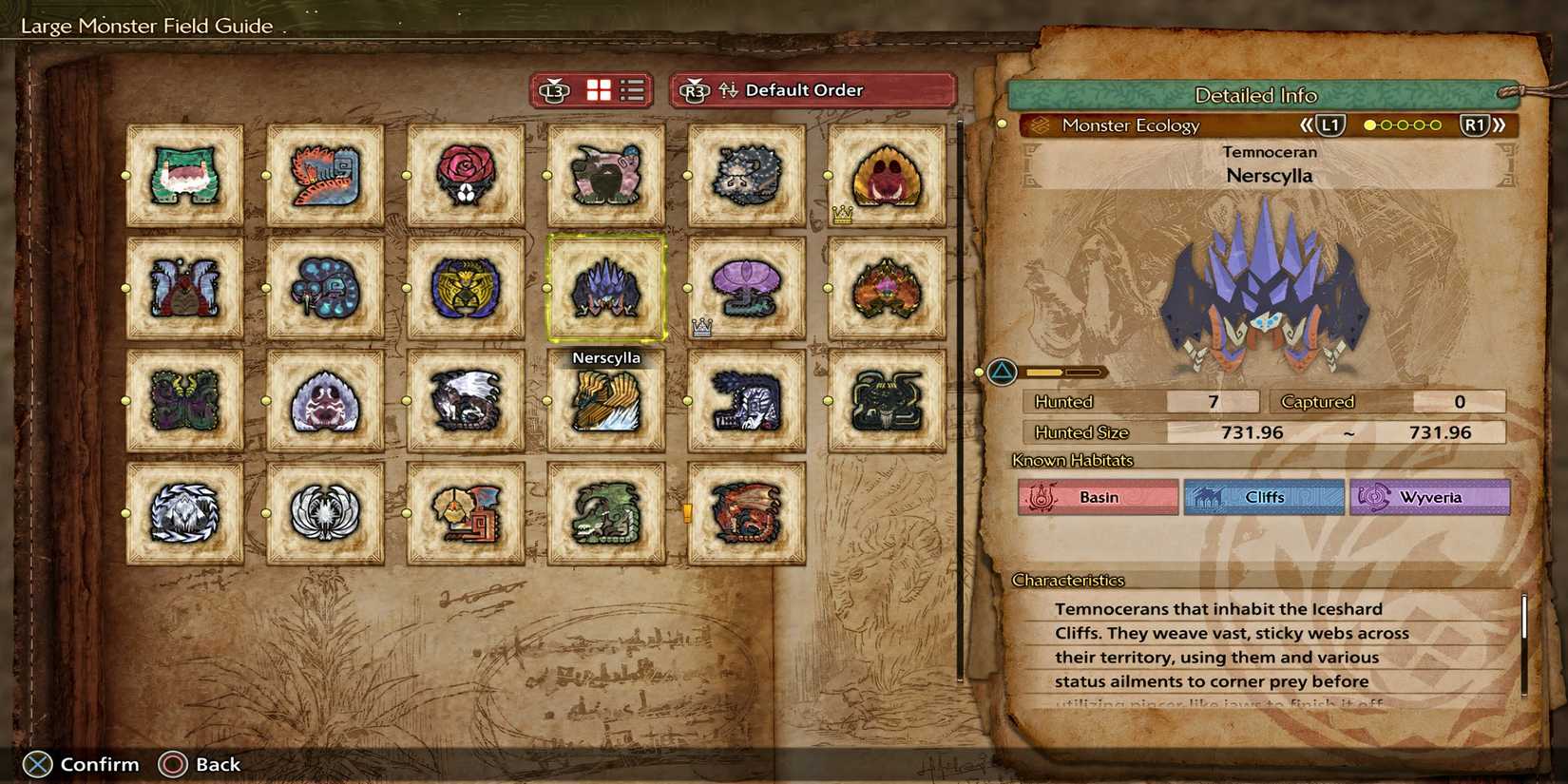The image size is (1568, 784).
Task: Select the rose-shaped Lala Barina monster icon
Action: pos(466,174)
